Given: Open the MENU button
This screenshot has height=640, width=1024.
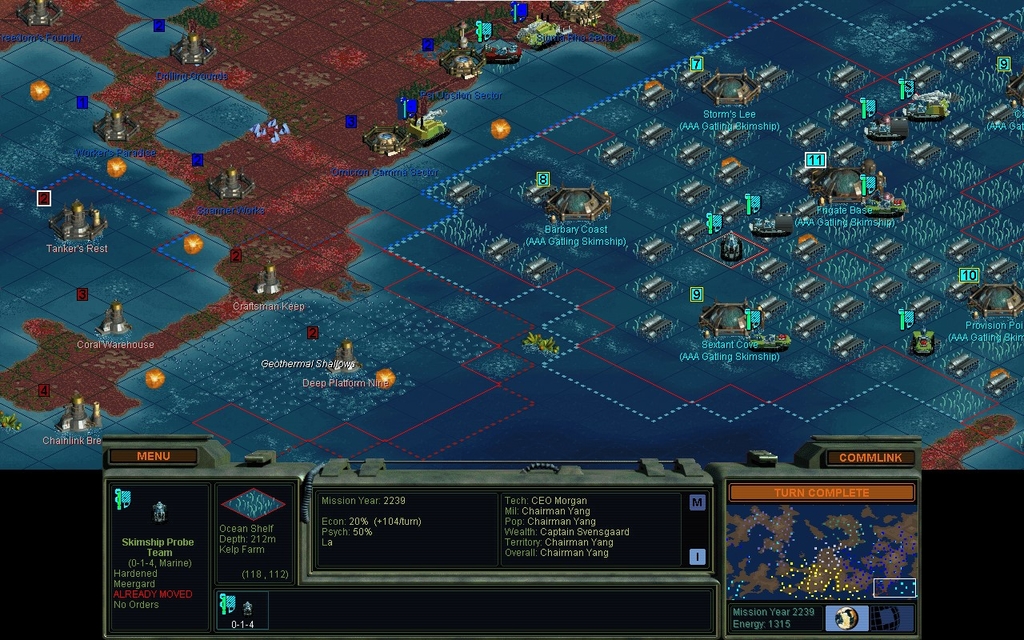Looking at the screenshot, I should [153, 456].
